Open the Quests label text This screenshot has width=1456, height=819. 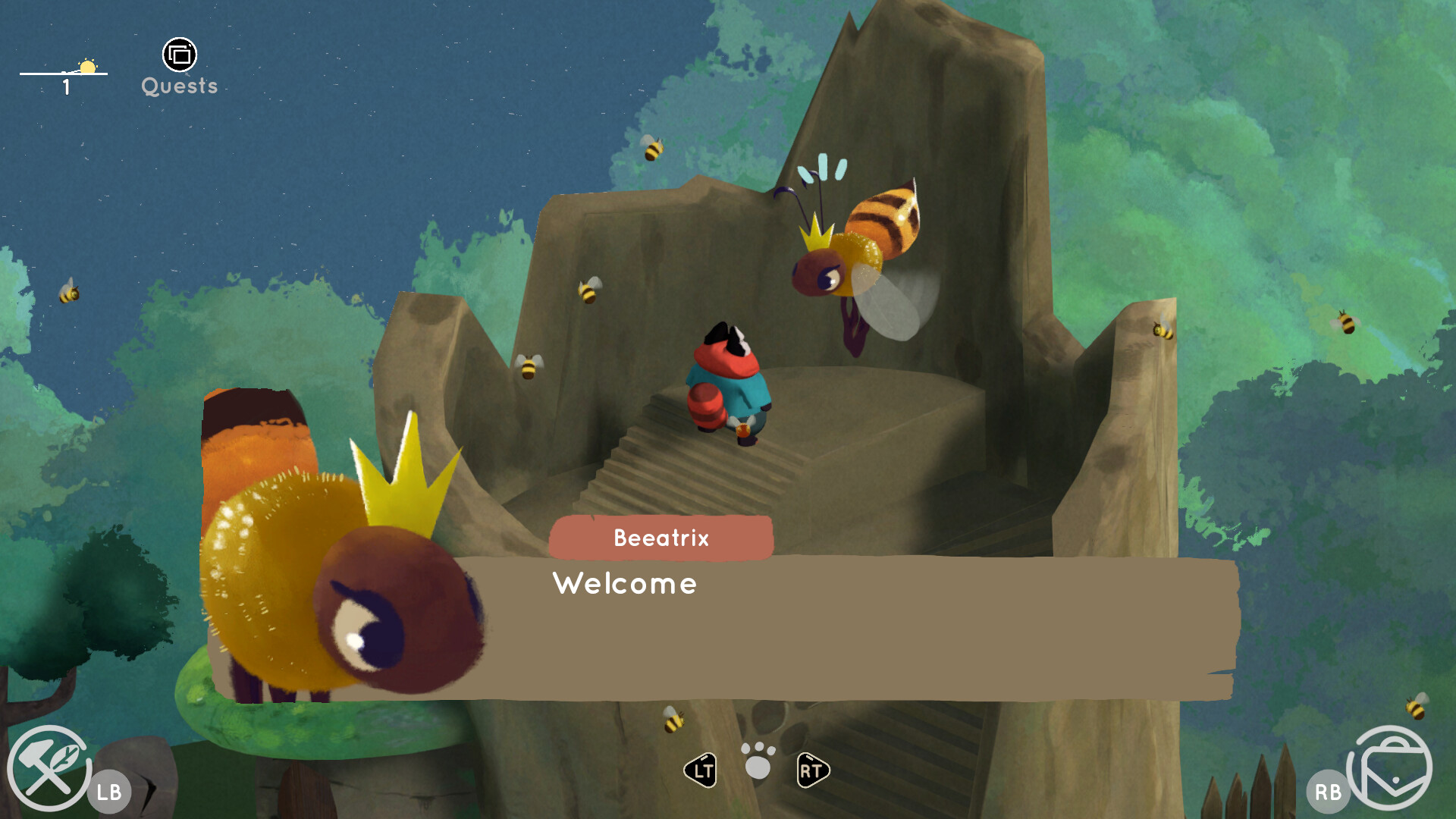(179, 86)
